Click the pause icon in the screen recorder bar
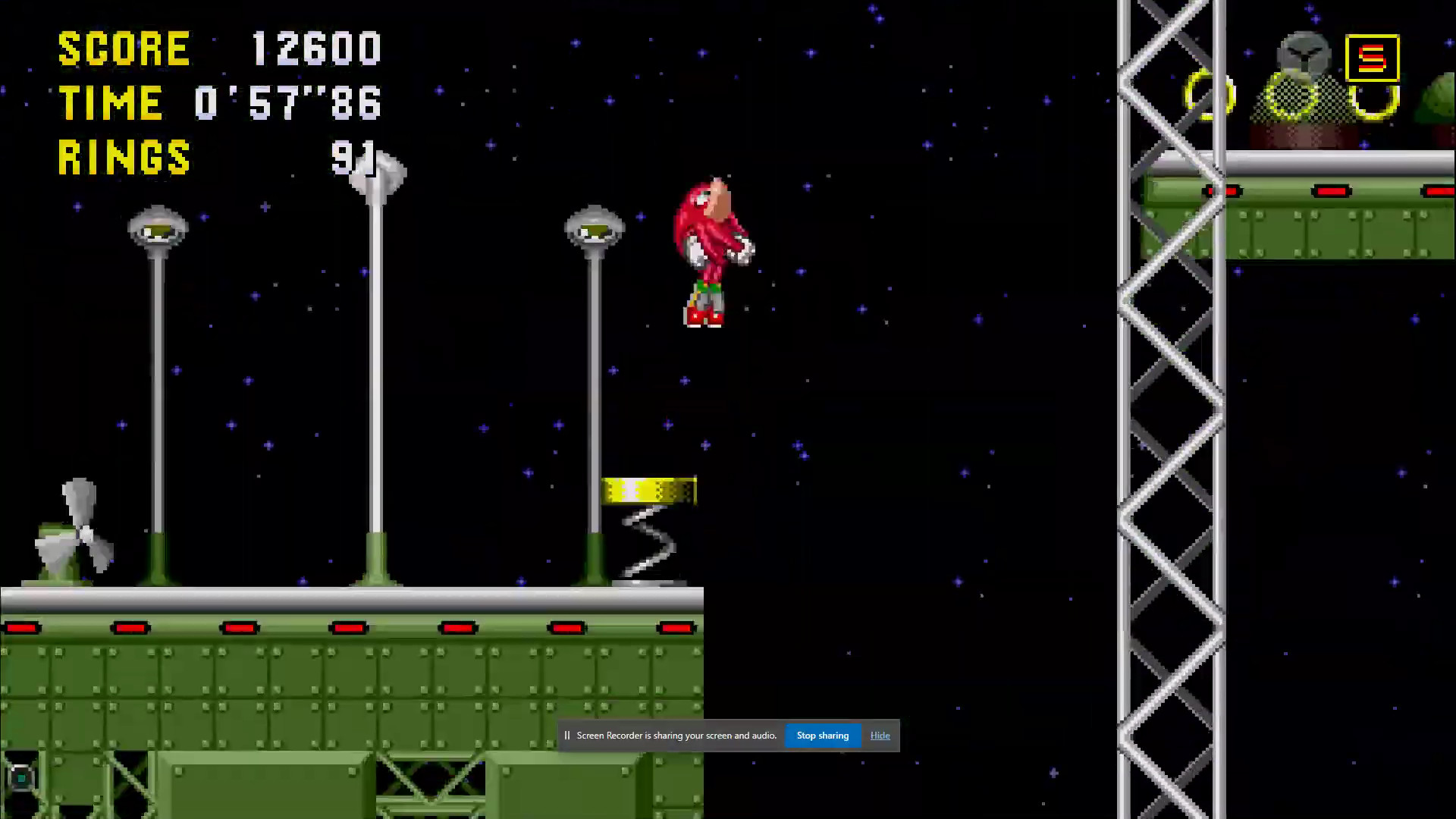The width and height of the screenshot is (1456, 819). click(567, 735)
